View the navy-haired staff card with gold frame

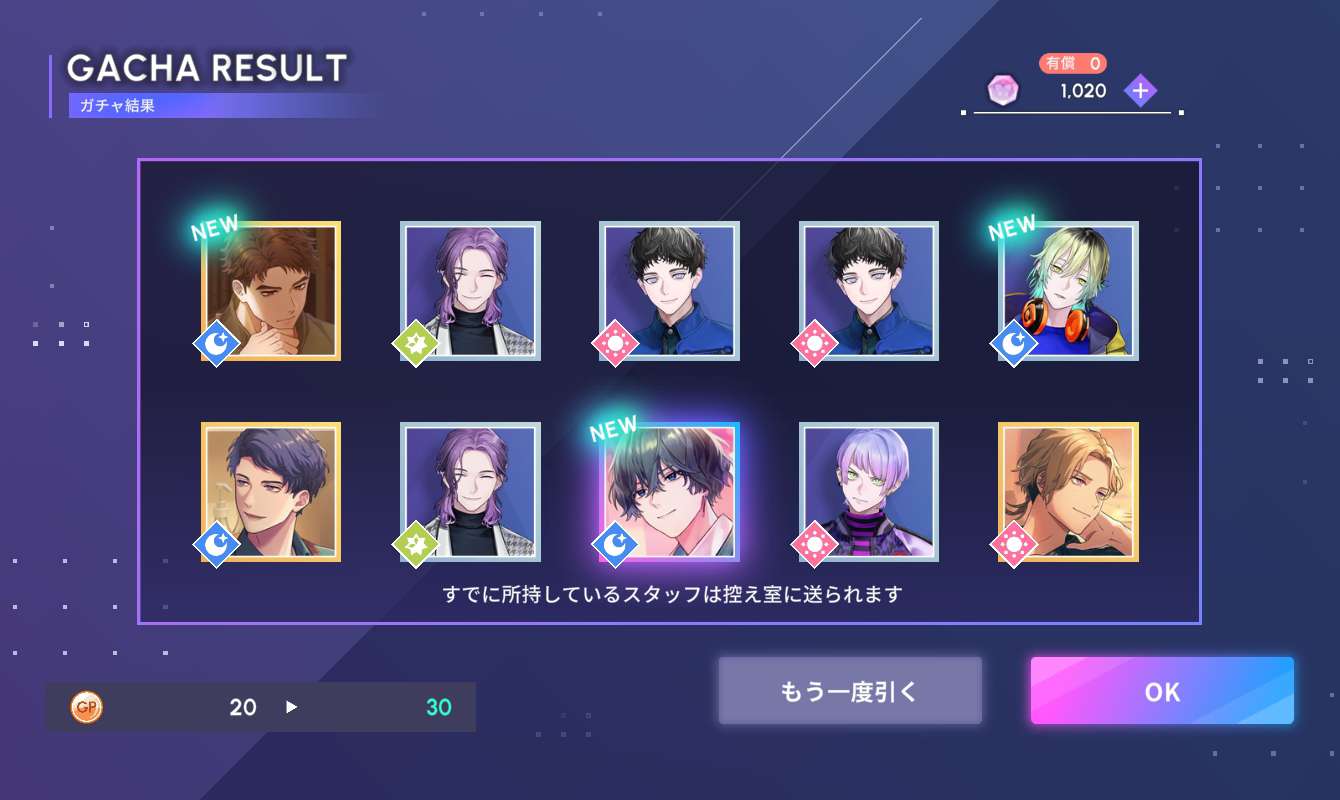pos(271,491)
